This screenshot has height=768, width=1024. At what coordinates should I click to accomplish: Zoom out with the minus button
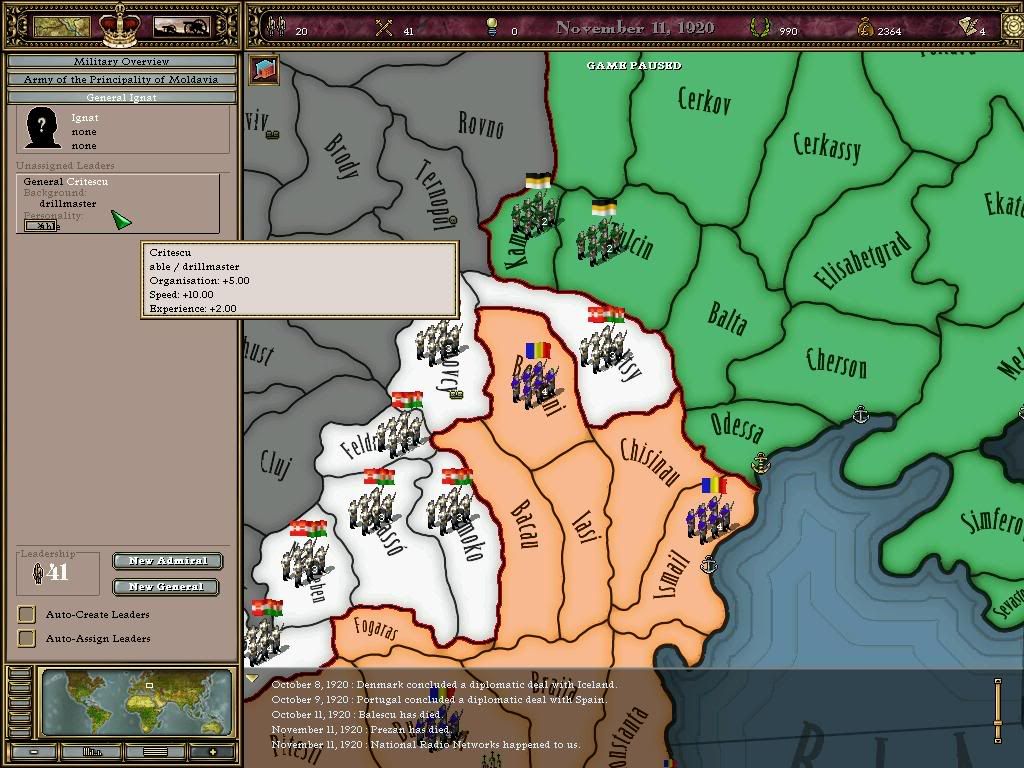click(35, 752)
